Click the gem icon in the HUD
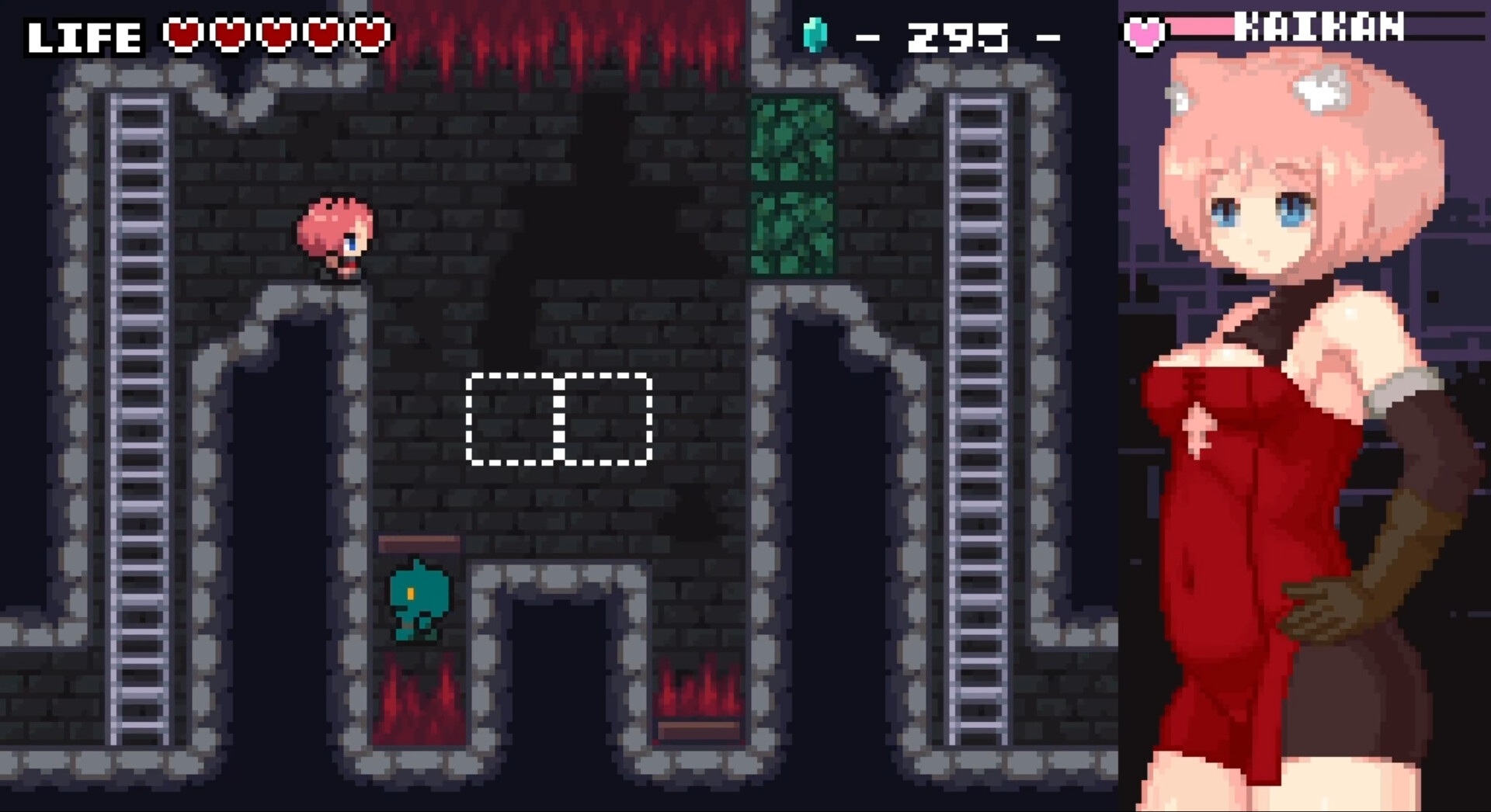Viewport: 1491px width, 812px height. (815, 33)
